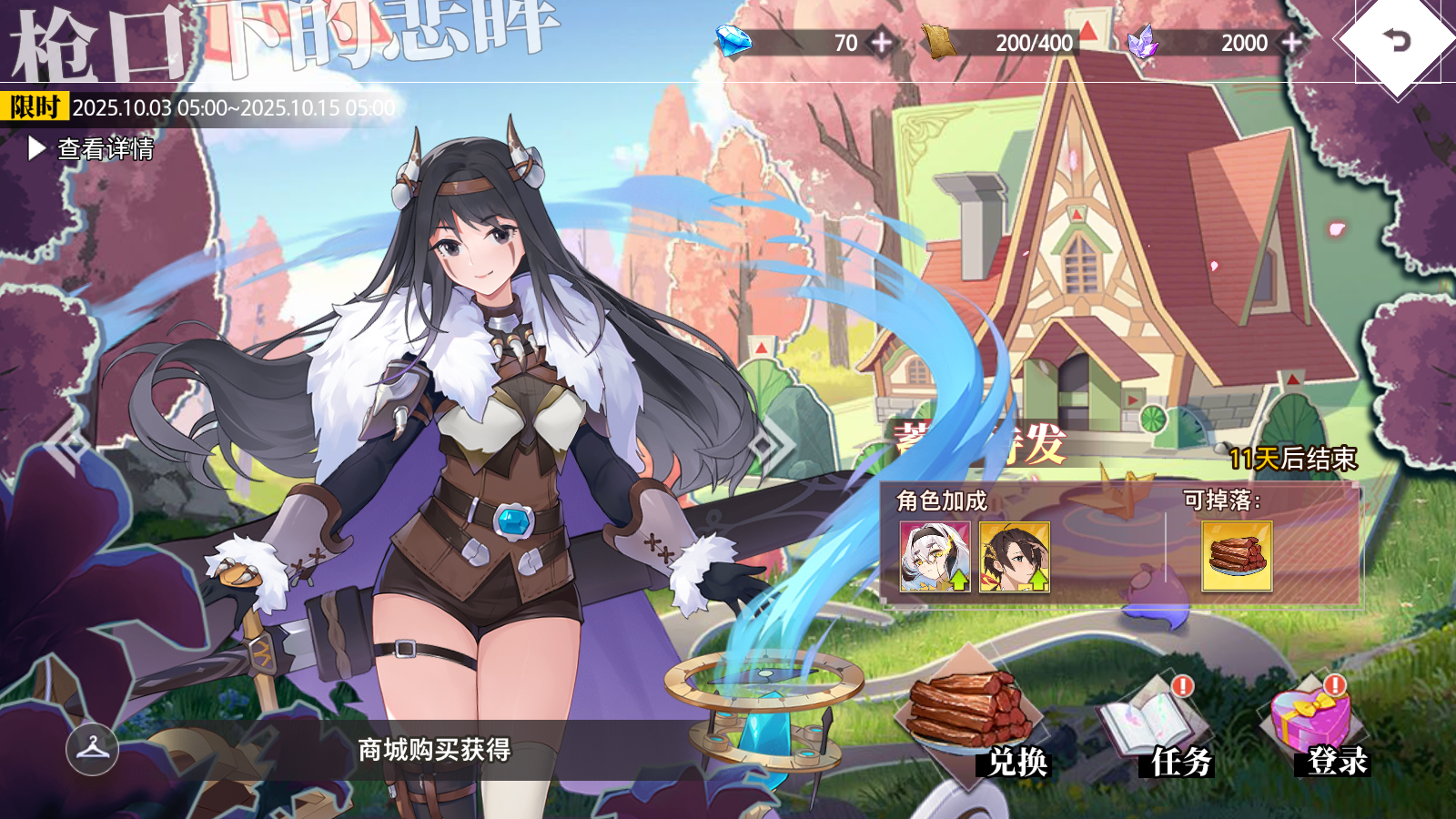Image resolution: width=1456 pixels, height=819 pixels.
Task: Inspect the dried meat drop item
Action: [1237, 556]
